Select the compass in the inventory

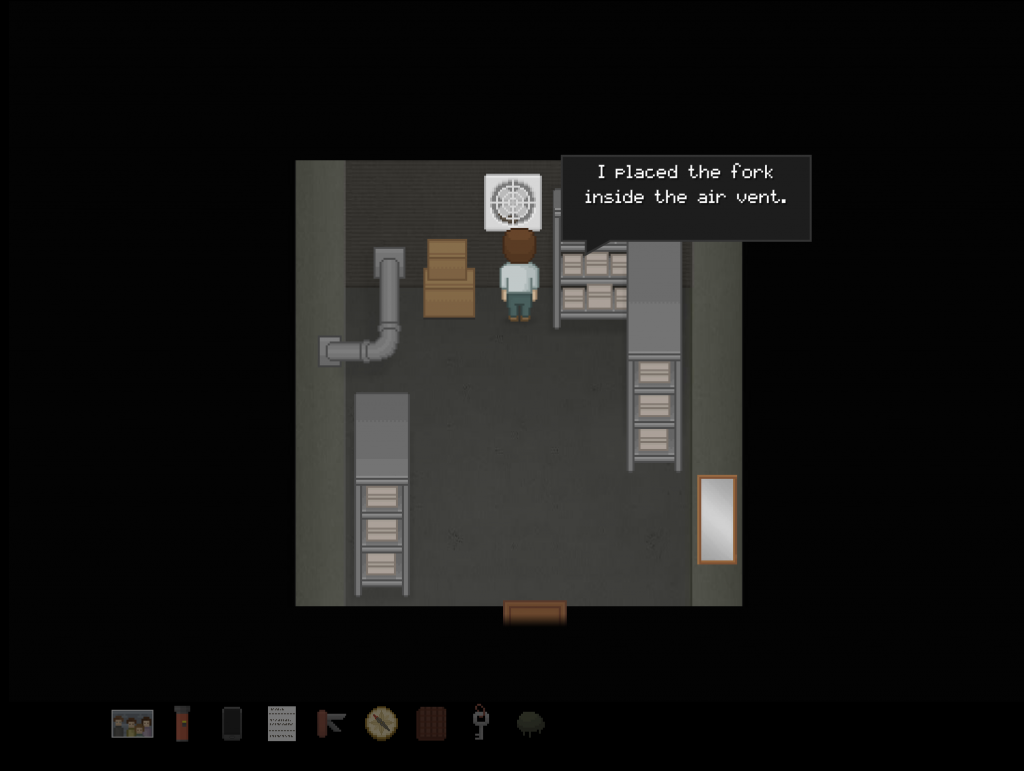pyautogui.click(x=381, y=722)
